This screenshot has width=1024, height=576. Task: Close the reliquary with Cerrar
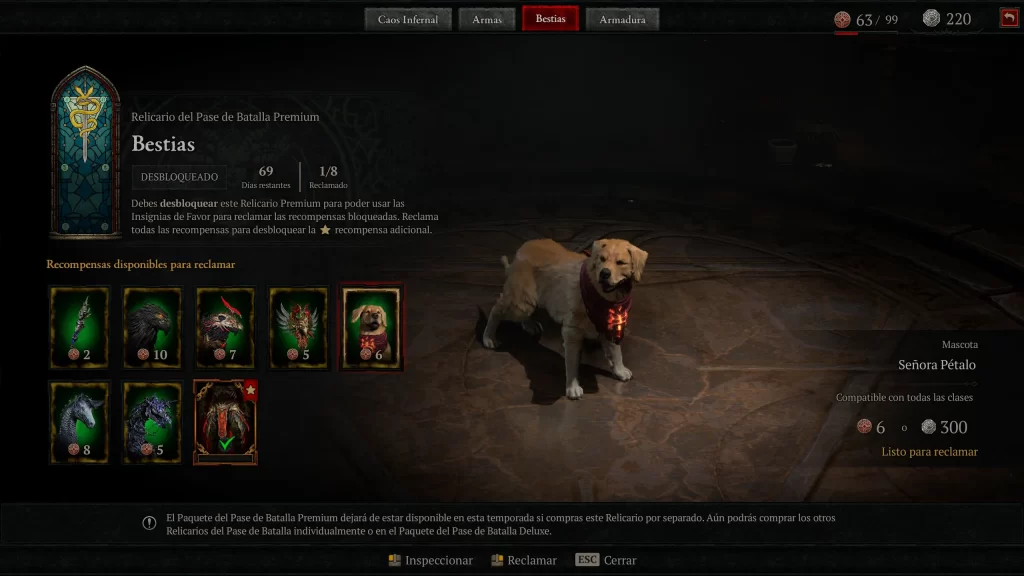[x=607, y=560]
